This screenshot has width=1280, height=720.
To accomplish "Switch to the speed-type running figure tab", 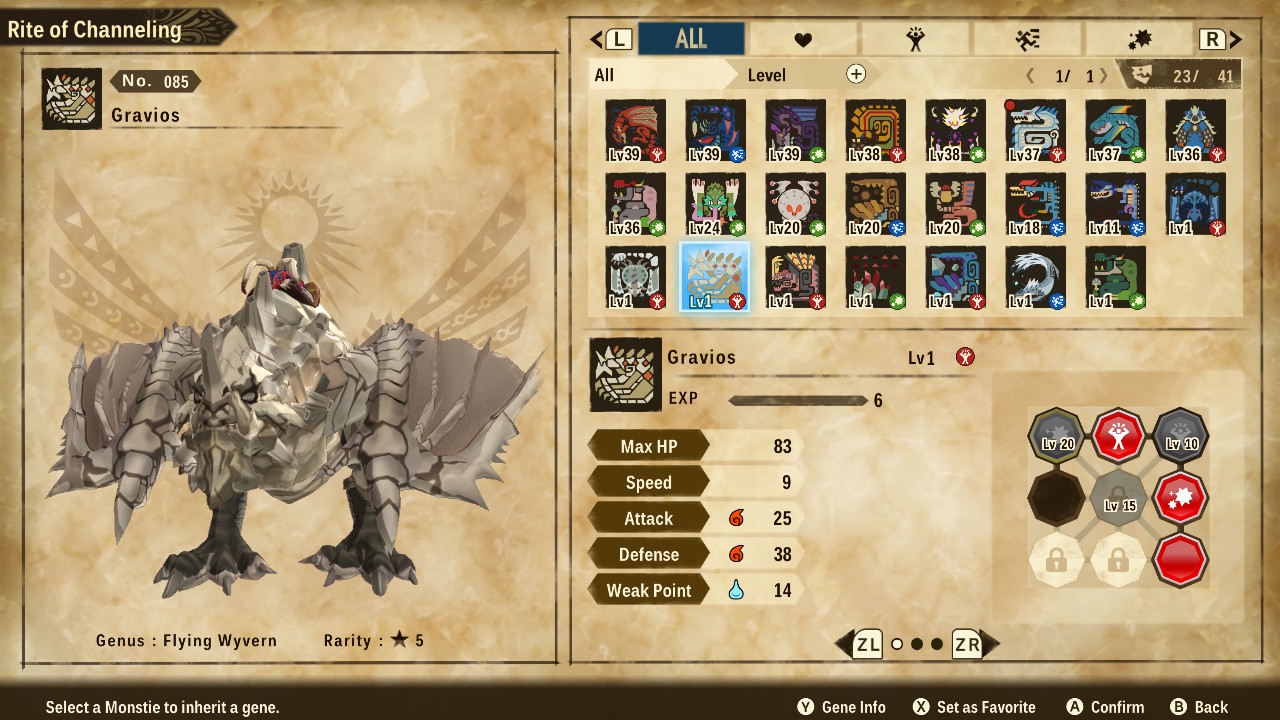I will click(1027, 40).
